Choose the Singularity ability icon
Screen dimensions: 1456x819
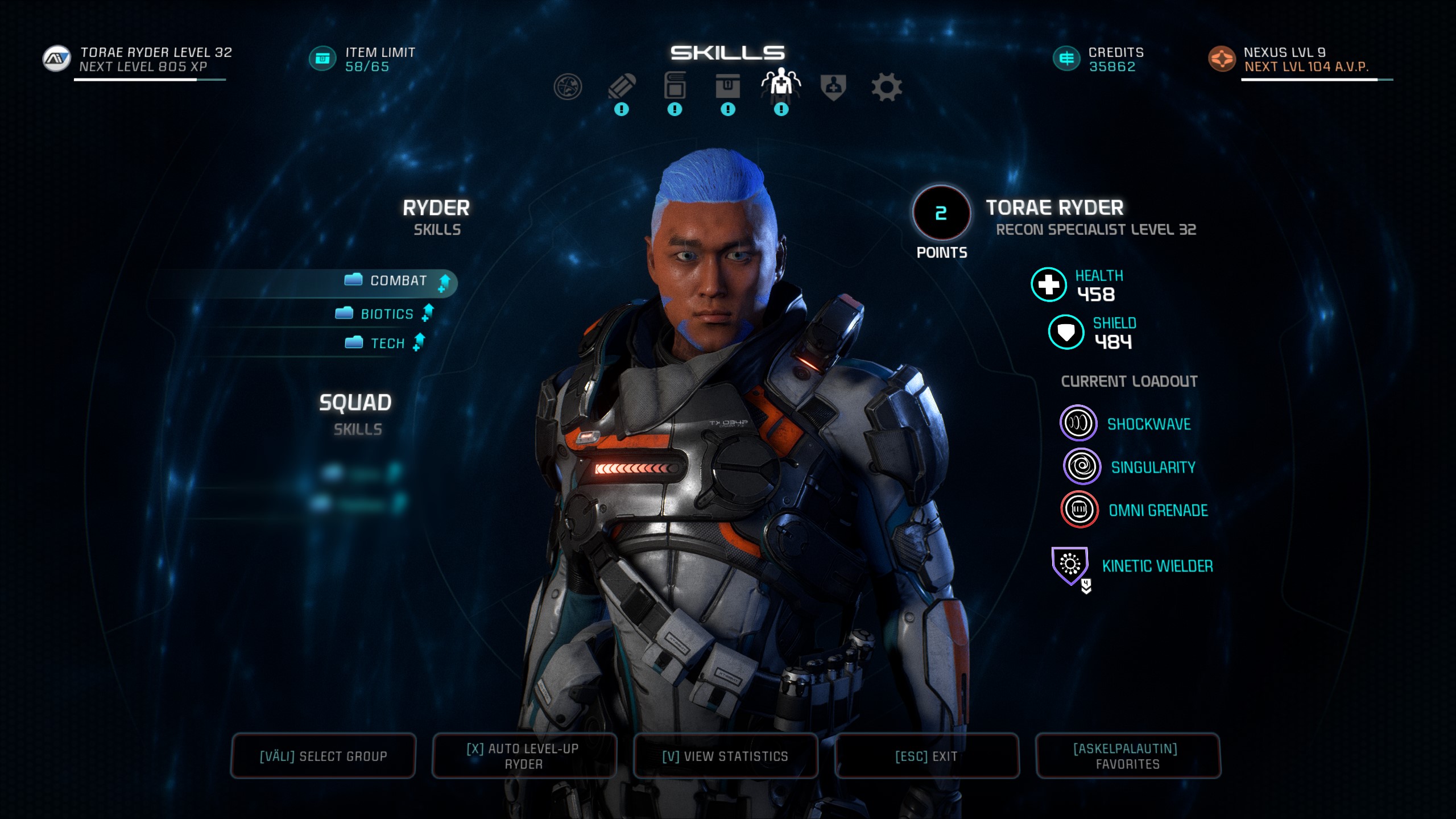(1082, 467)
